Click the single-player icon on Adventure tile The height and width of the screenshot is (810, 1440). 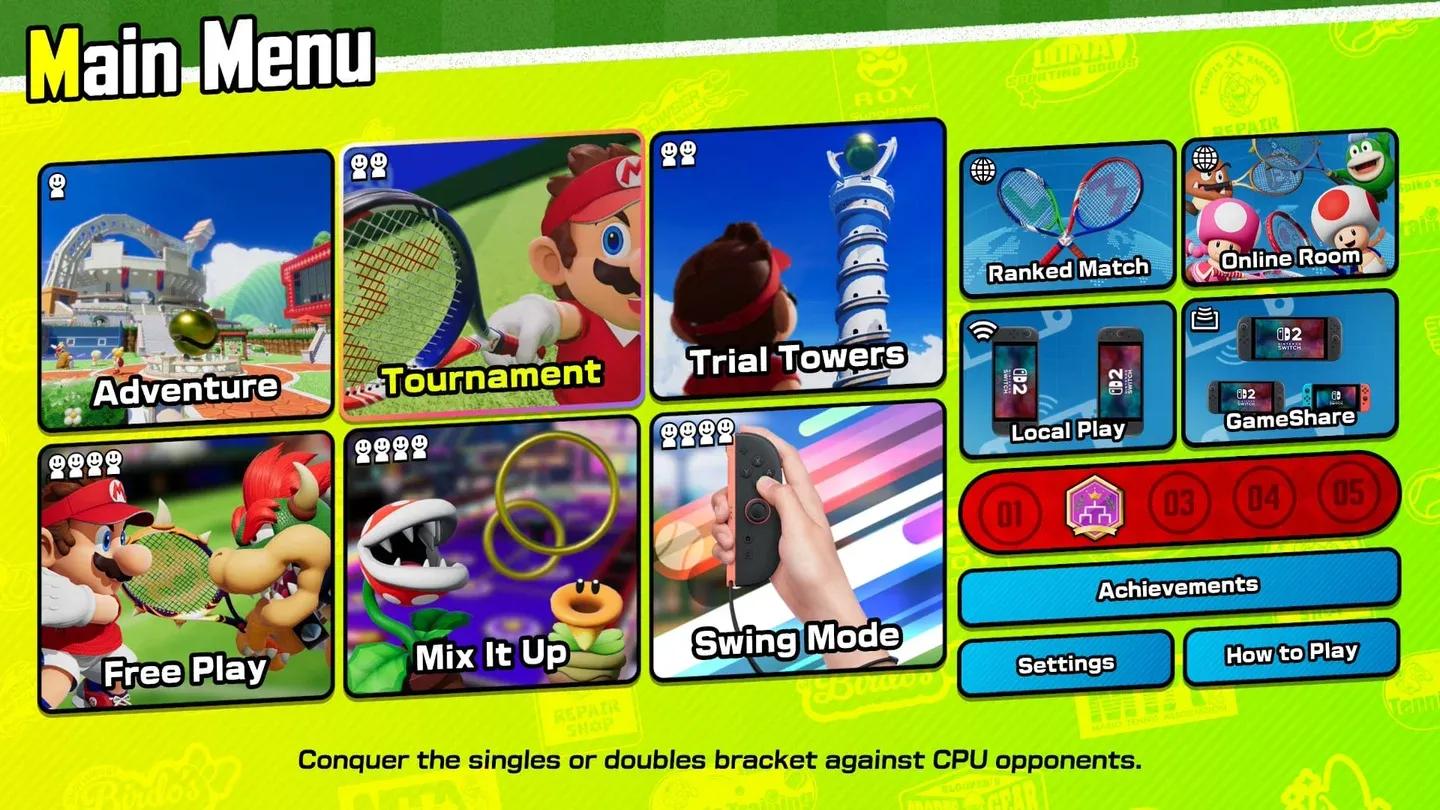pyautogui.click(x=56, y=180)
